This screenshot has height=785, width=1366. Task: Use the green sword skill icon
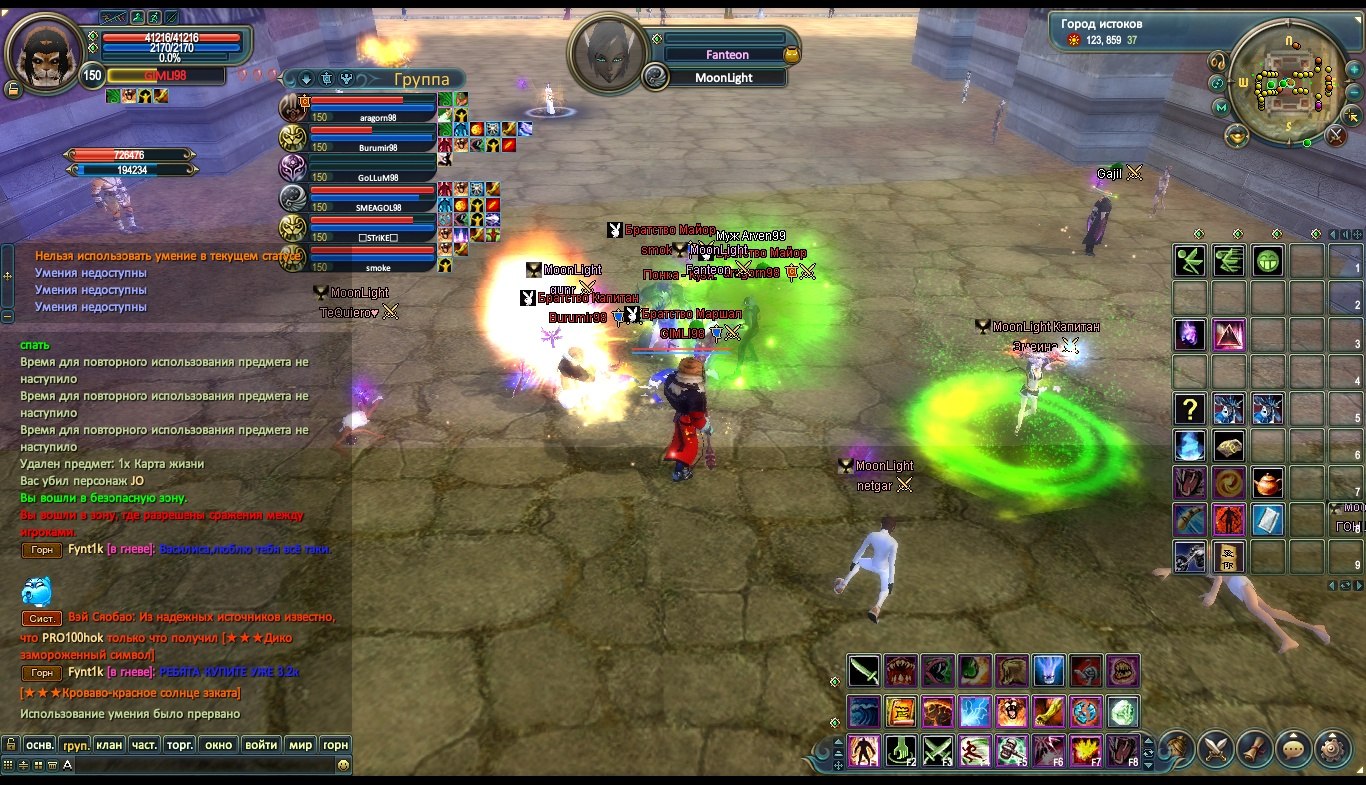click(864, 671)
